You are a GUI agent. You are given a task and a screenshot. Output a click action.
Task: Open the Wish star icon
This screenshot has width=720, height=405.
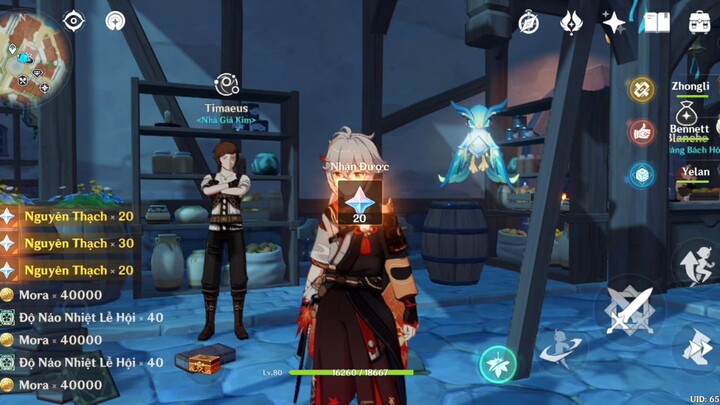pyautogui.click(x=613, y=22)
